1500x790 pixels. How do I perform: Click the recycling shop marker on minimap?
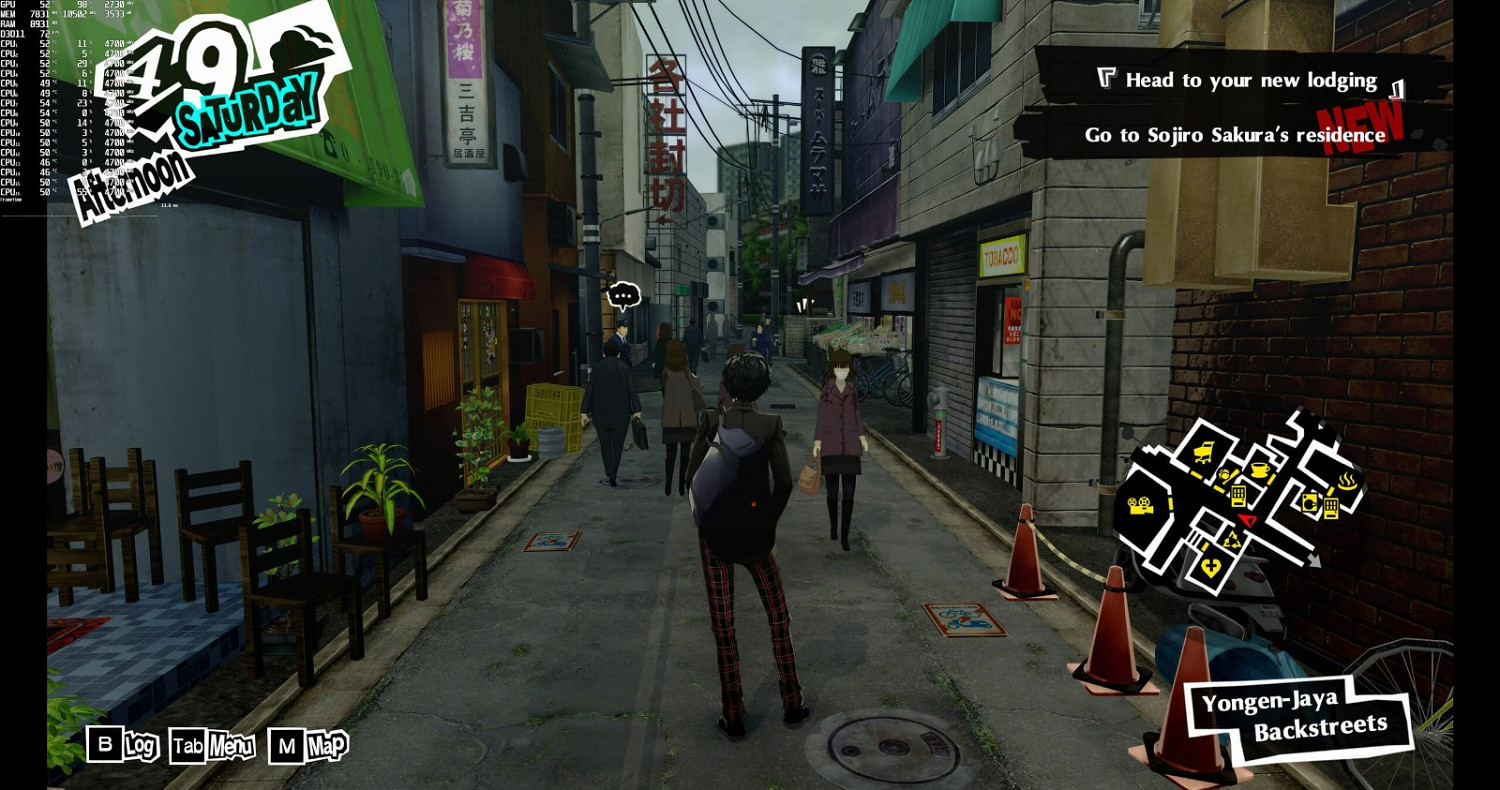1232,540
